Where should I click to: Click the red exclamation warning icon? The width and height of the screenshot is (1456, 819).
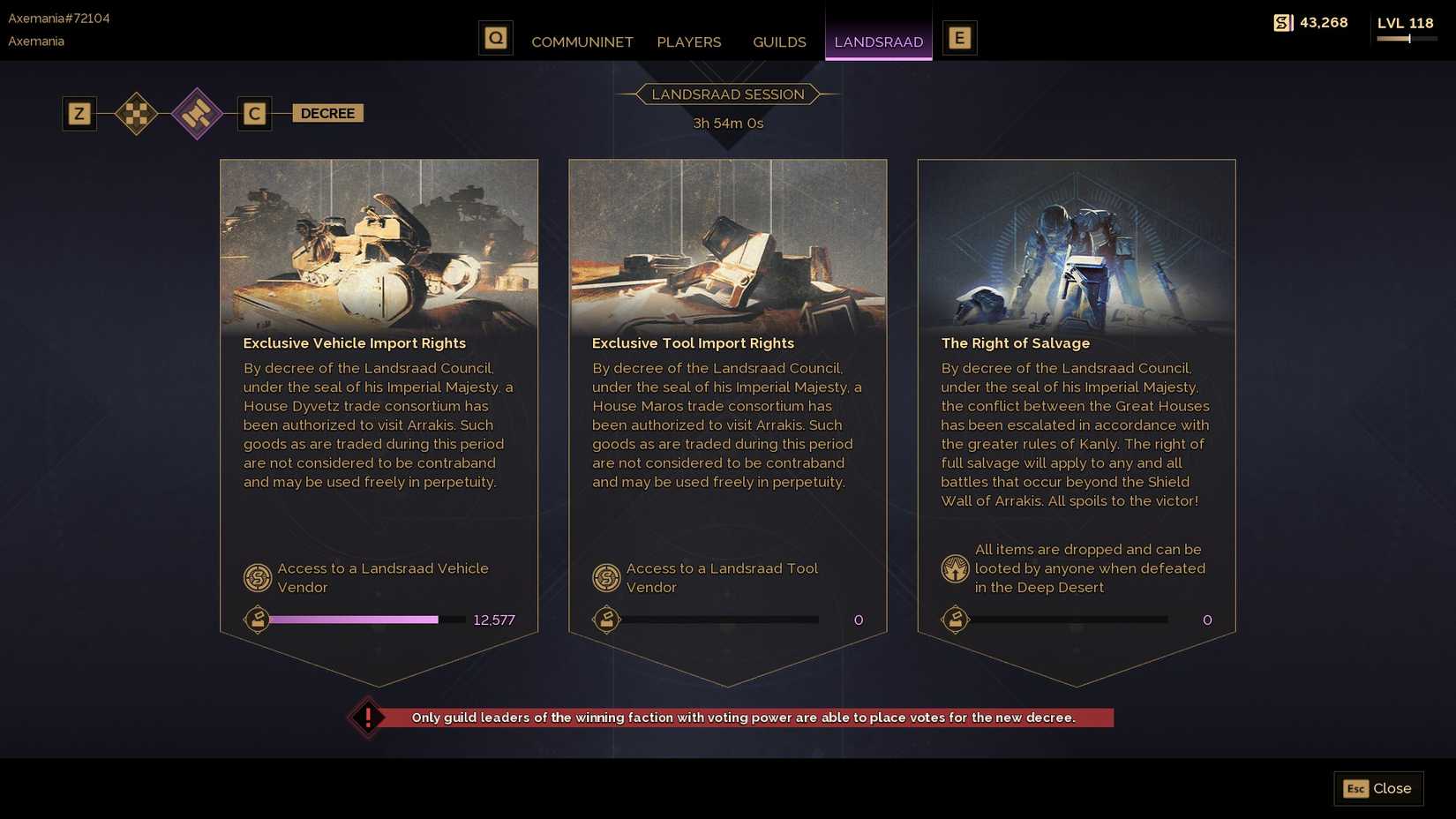point(367,718)
